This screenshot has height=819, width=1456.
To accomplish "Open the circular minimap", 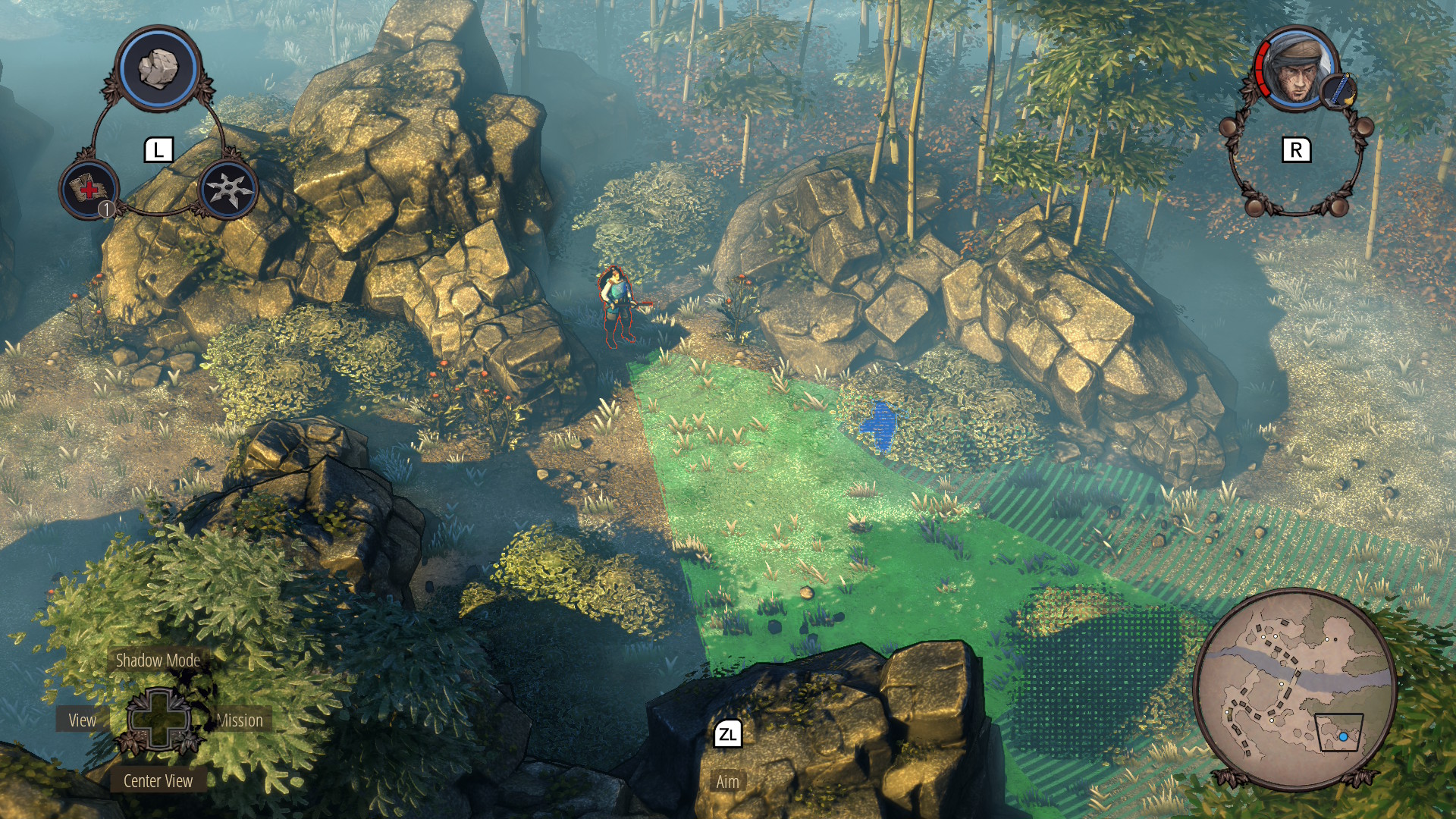I will 1294,687.
